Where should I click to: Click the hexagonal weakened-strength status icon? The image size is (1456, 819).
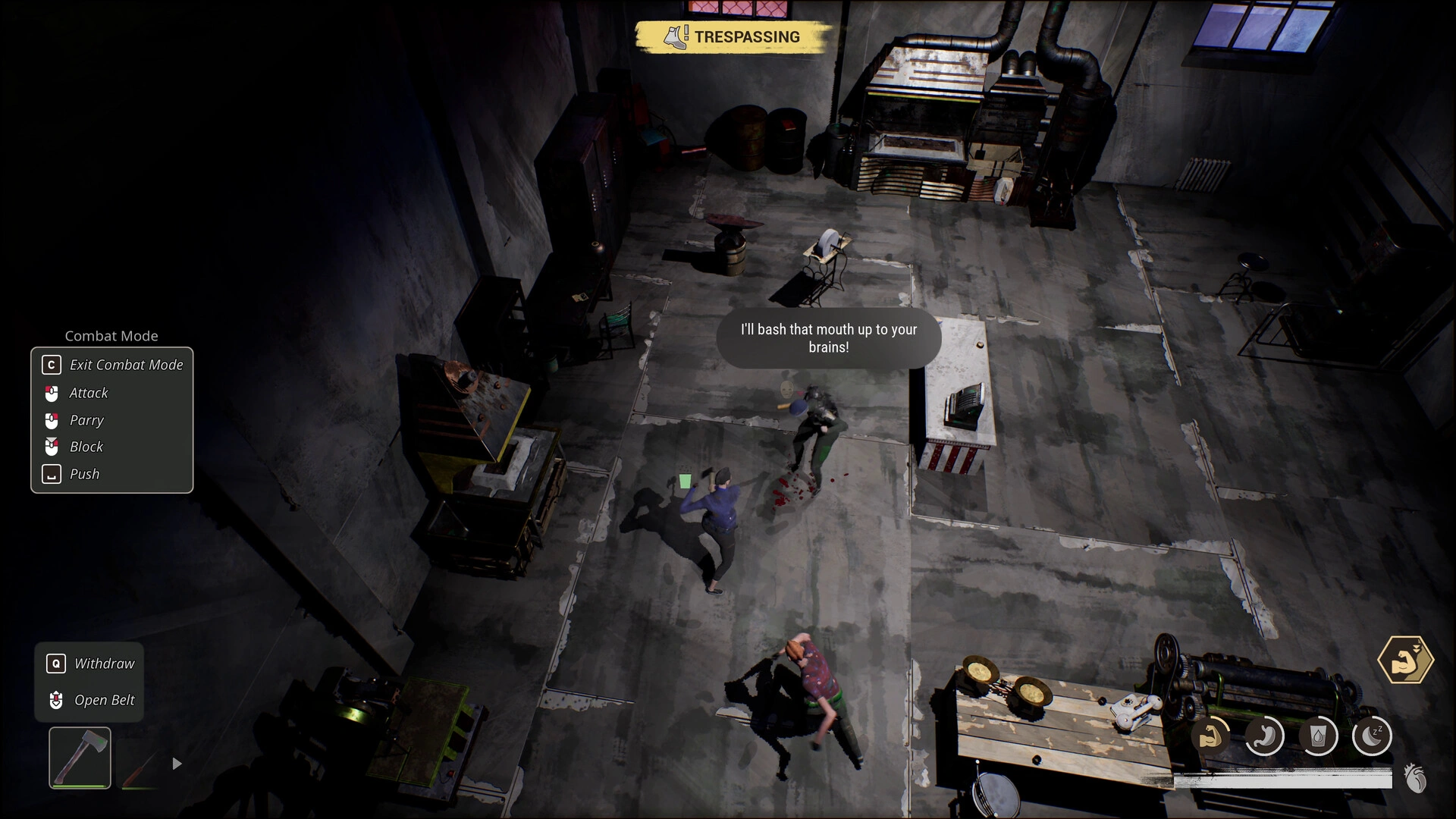pyautogui.click(x=1405, y=660)
